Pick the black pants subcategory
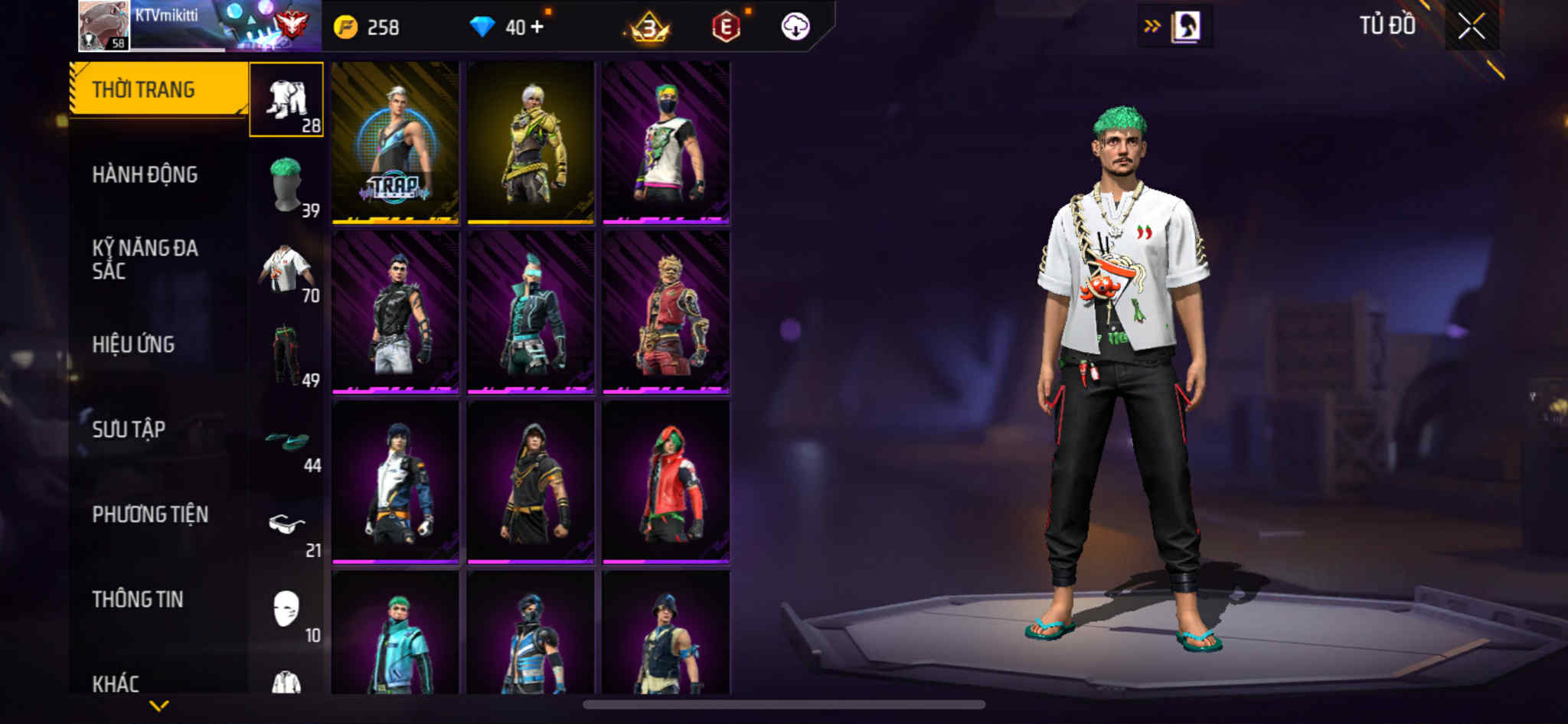1568x724 pixels. (x=286, y=355)
